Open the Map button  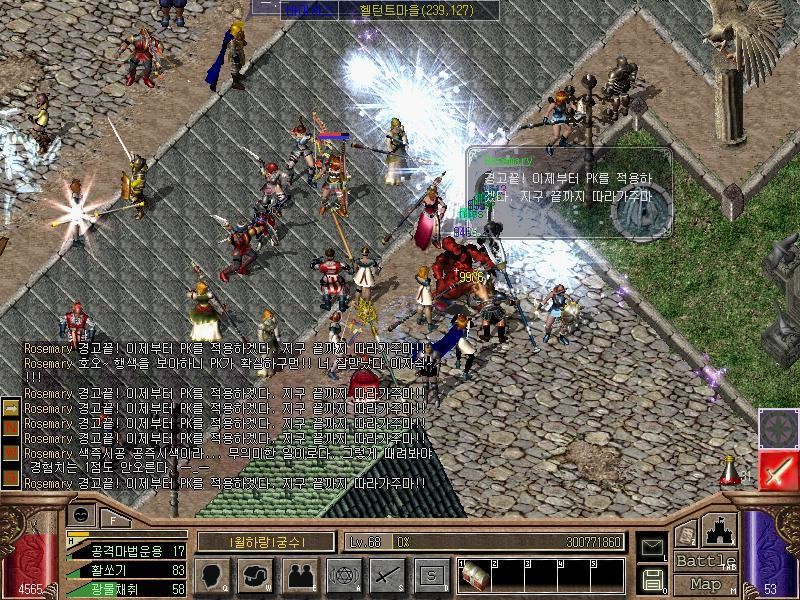pyautogui.click(x=706, y=584)
